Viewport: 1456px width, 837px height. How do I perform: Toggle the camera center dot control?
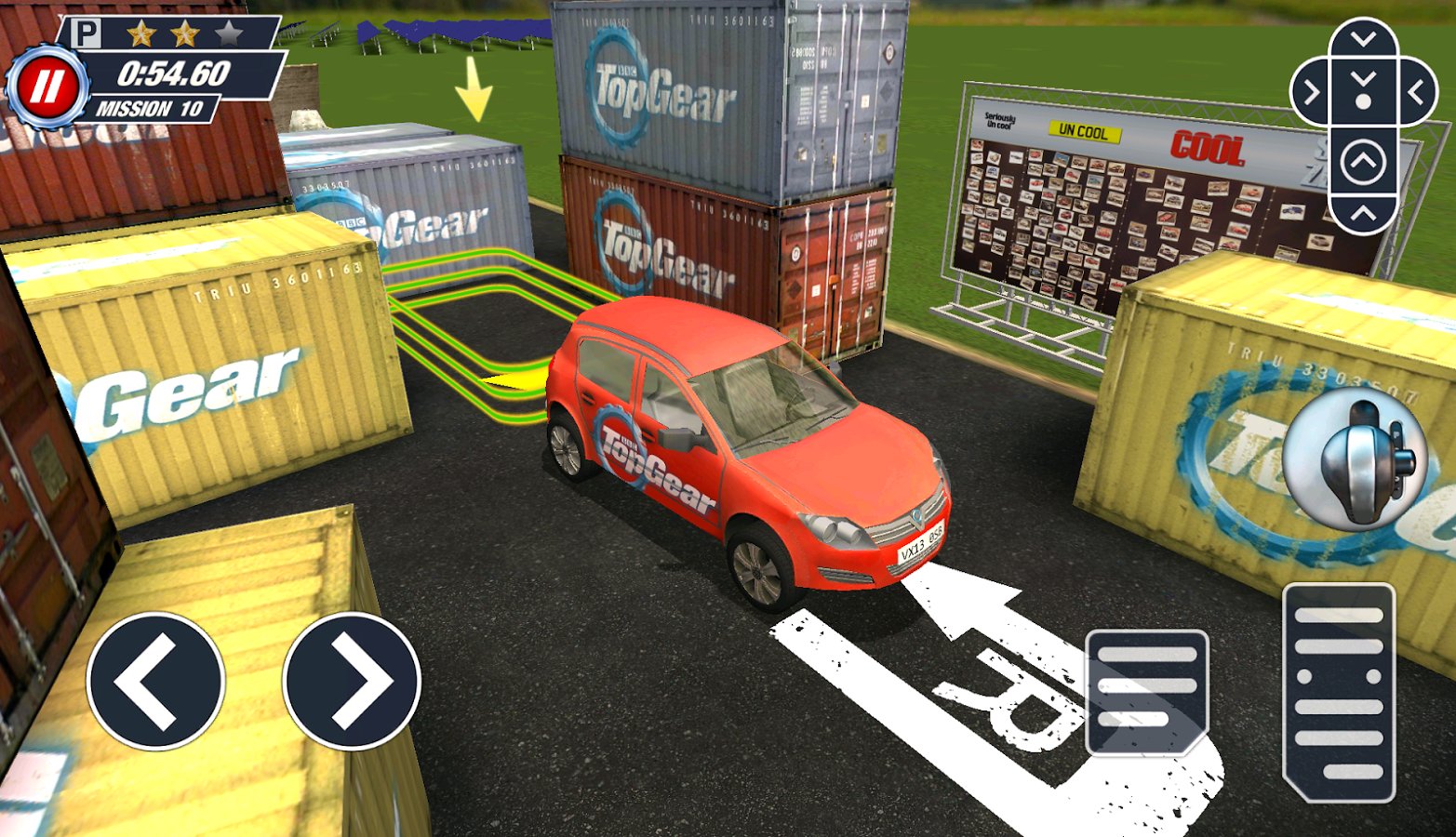(1363, 101)
